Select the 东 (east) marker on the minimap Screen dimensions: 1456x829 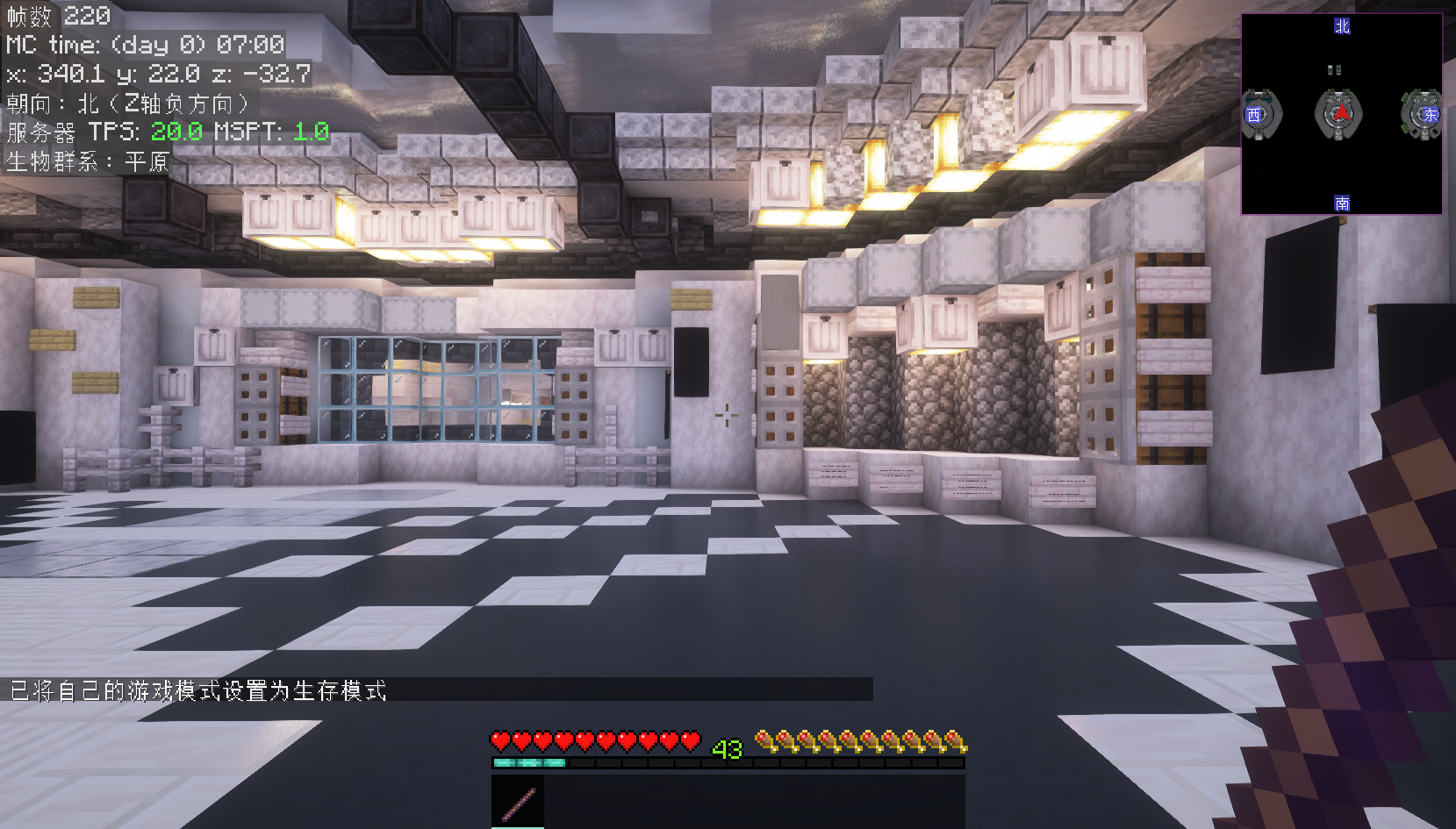[x=1431, y=115]
